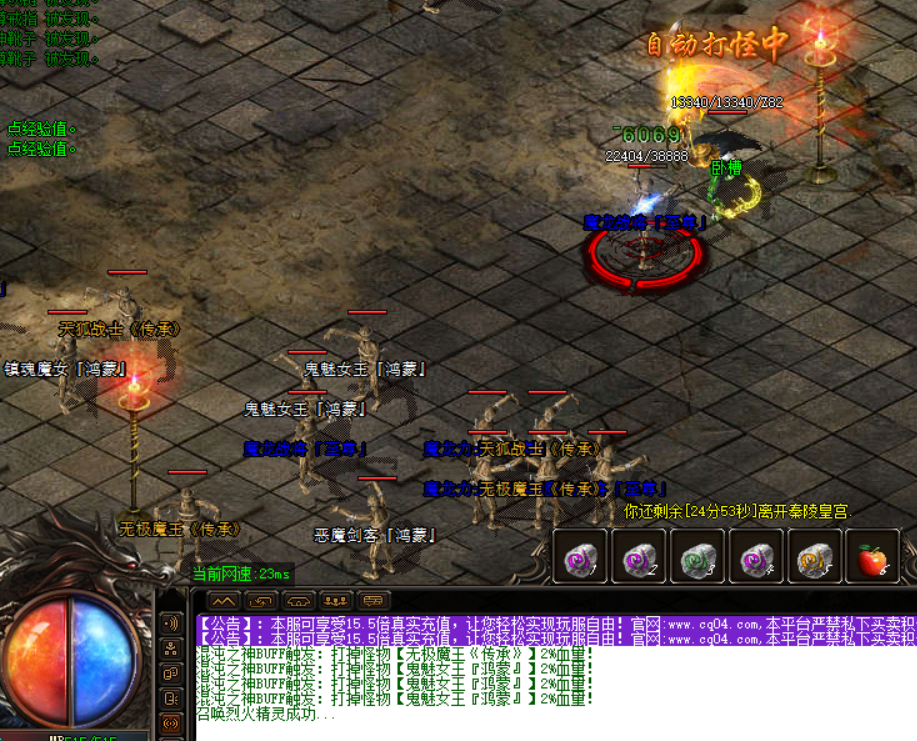
Task: Click the return-arrow button above the chat
Action: (261, 601)
